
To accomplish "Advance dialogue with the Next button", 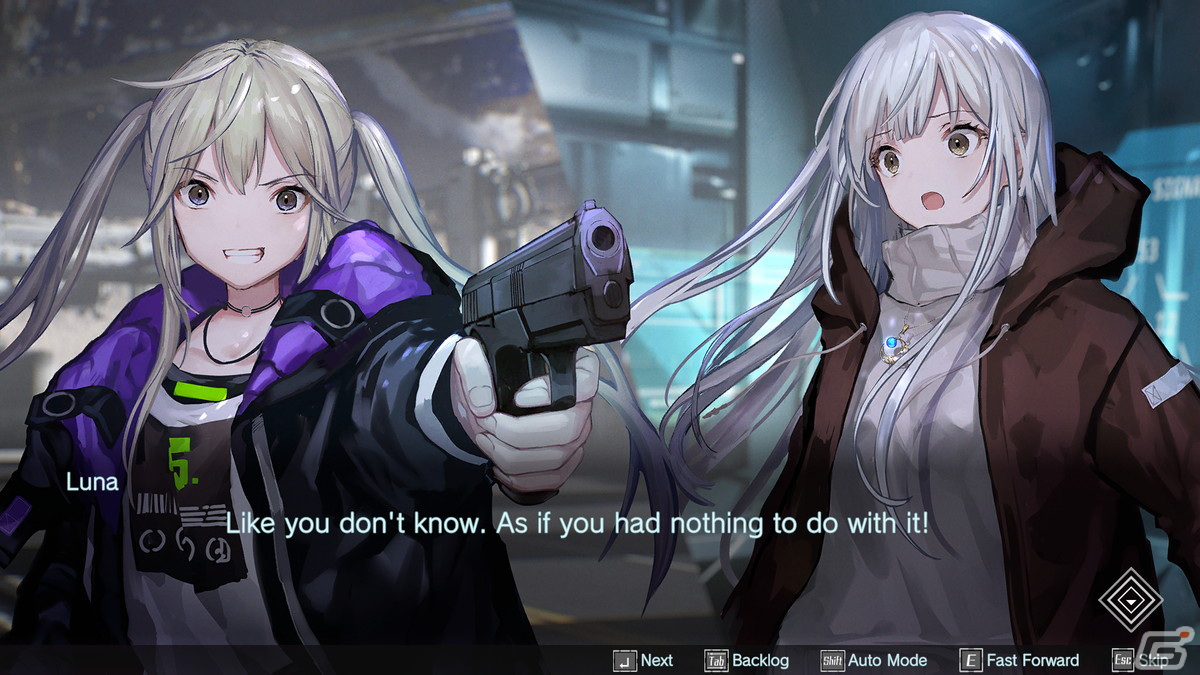I will pos(645,660).
